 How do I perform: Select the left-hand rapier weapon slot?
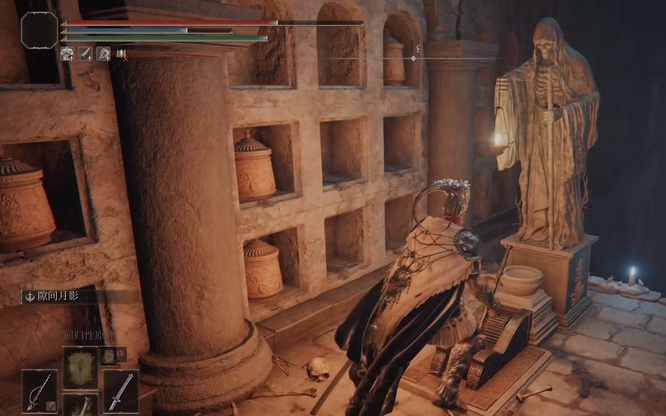pos(41,391)
